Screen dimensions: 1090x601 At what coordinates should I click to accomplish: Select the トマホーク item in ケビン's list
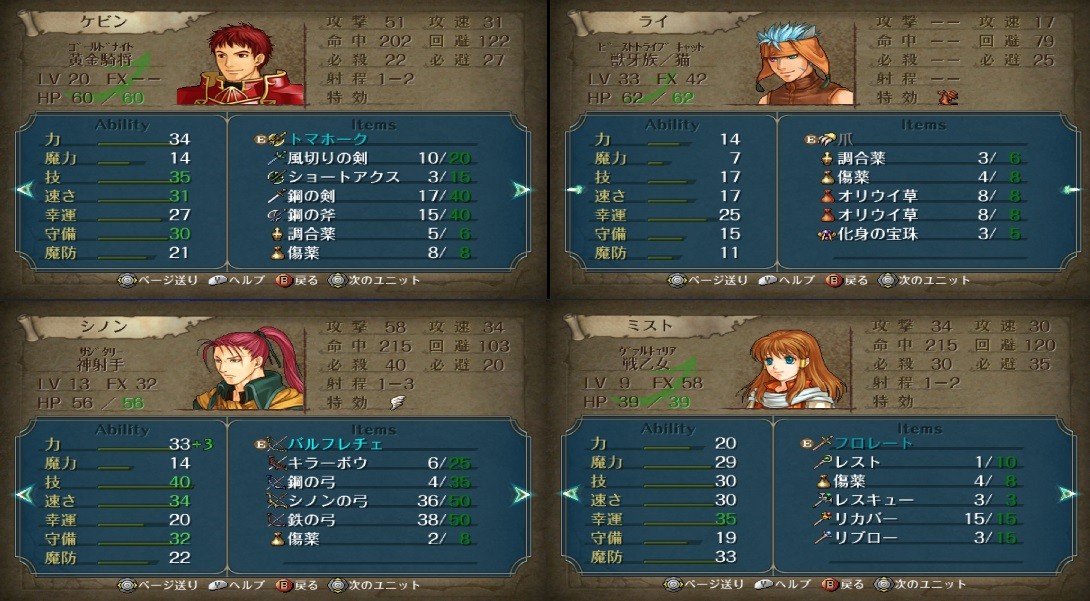tap(329, 139)
